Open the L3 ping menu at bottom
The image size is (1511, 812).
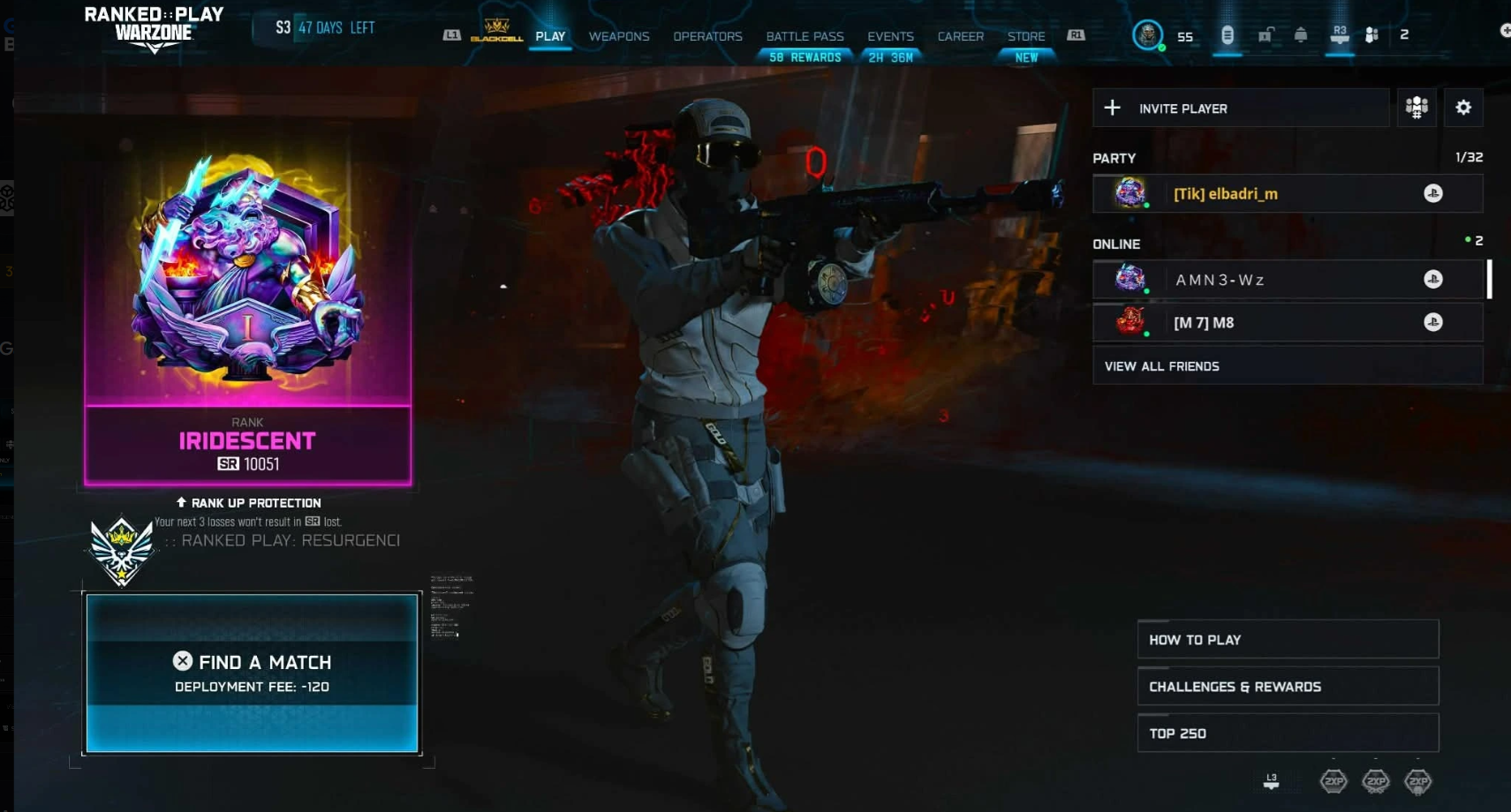point(1272,779)
